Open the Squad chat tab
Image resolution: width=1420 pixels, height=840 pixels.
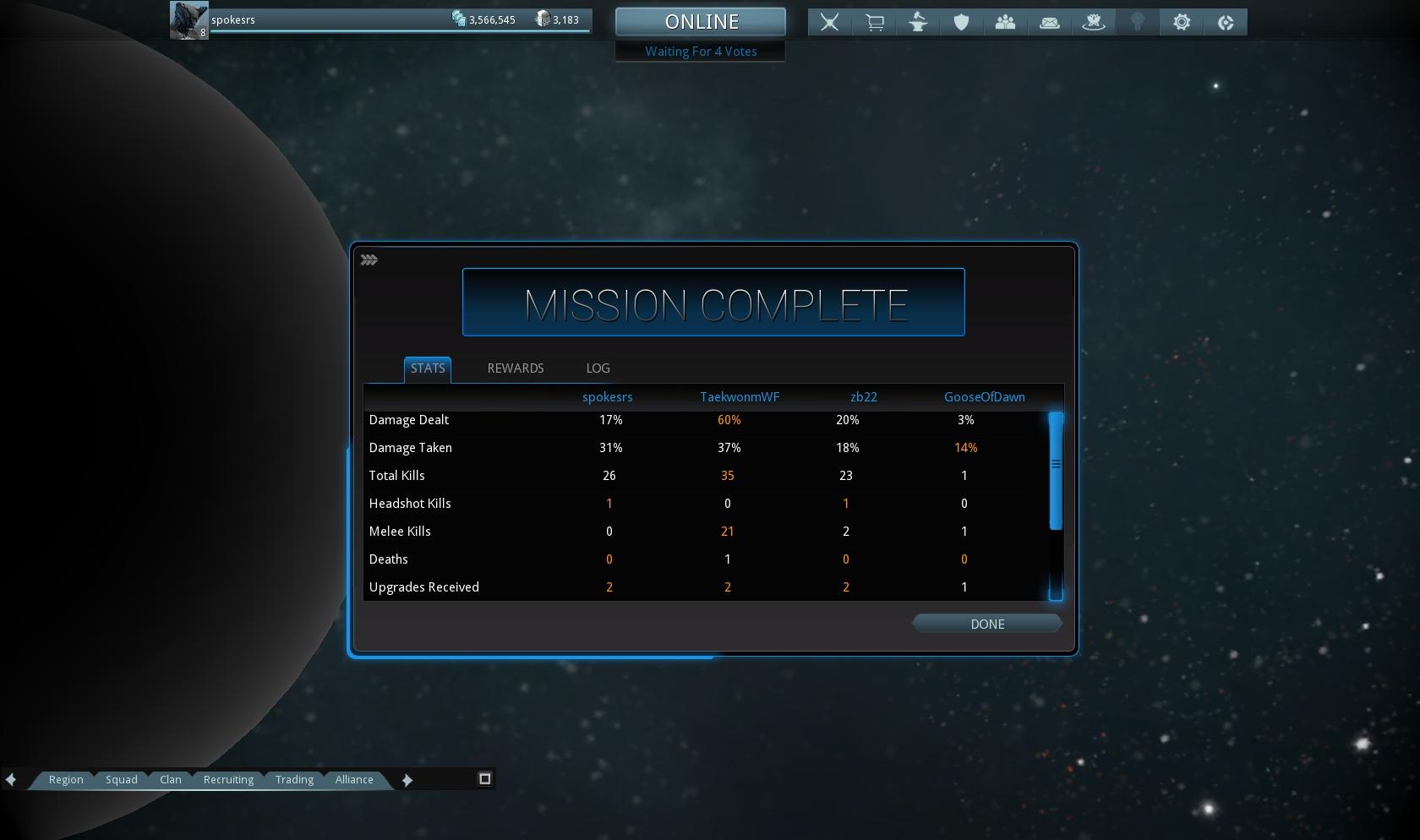(121, 779)
